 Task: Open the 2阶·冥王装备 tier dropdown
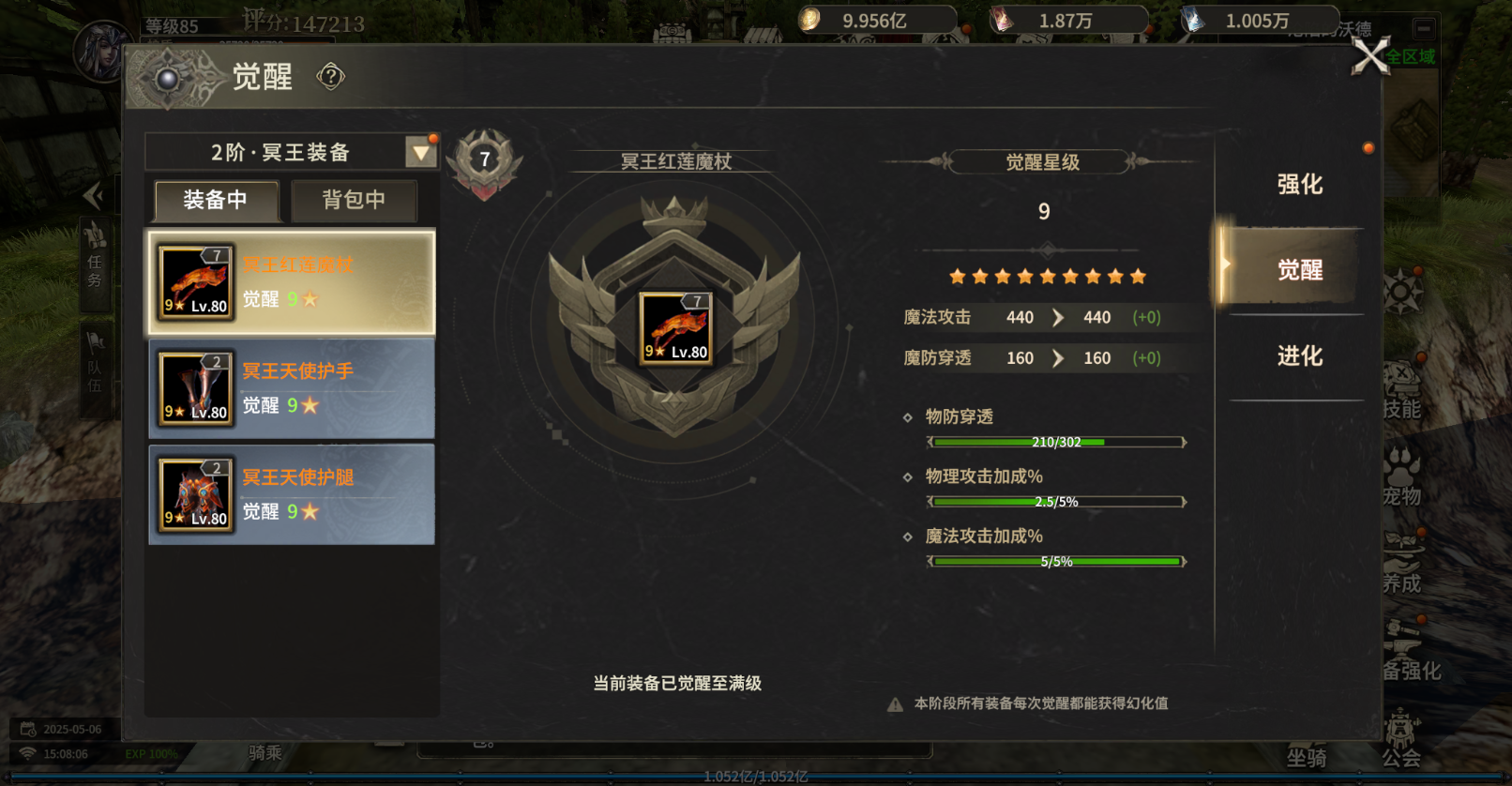click(421, 151)
